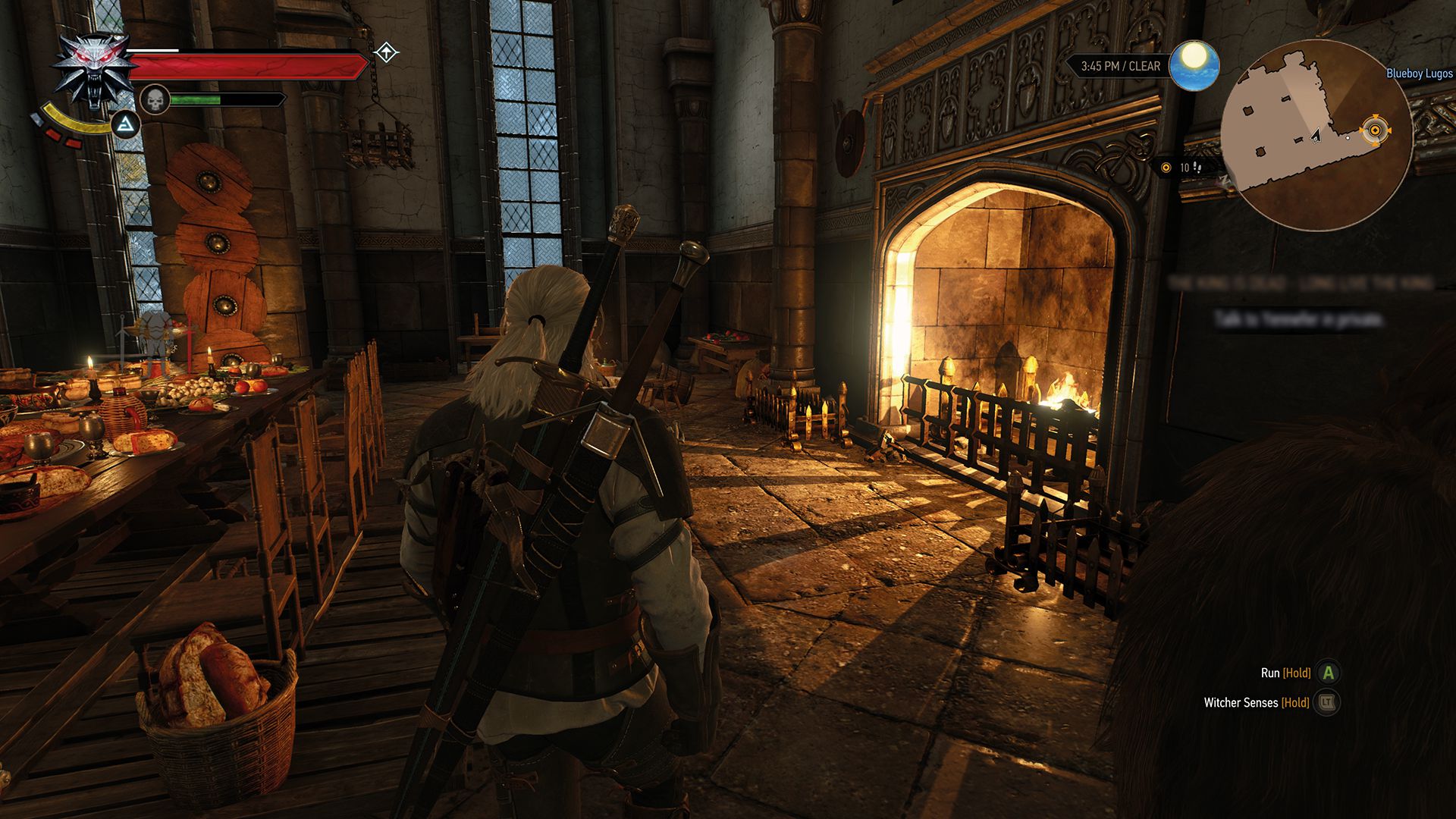This screenshot has width=1456, height=819.
Task: Click the Quen sign icon below the medallion
Action: [126, 125]
